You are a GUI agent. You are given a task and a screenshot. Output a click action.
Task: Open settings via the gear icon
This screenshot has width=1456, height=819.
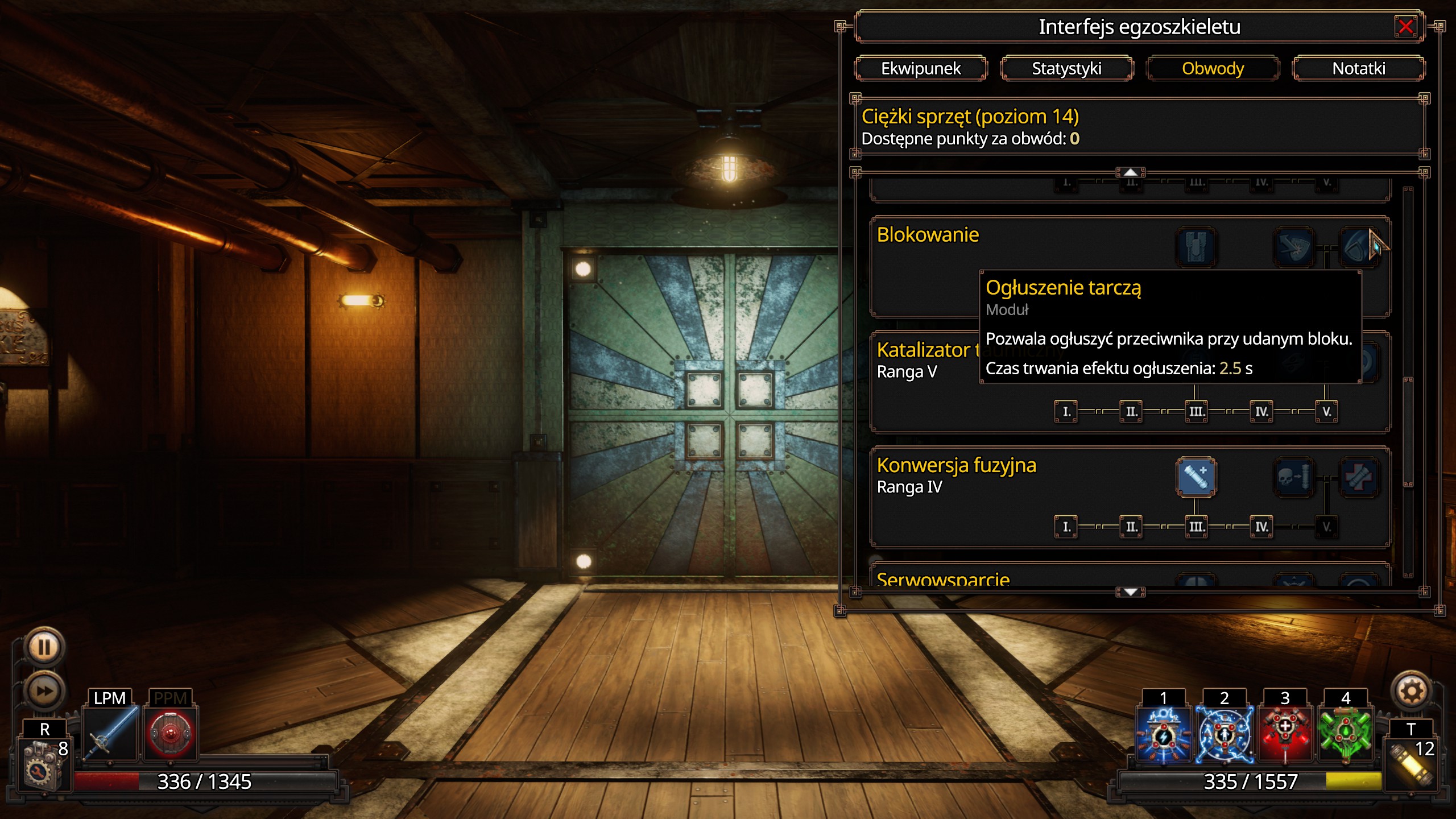click(1412, 692)
